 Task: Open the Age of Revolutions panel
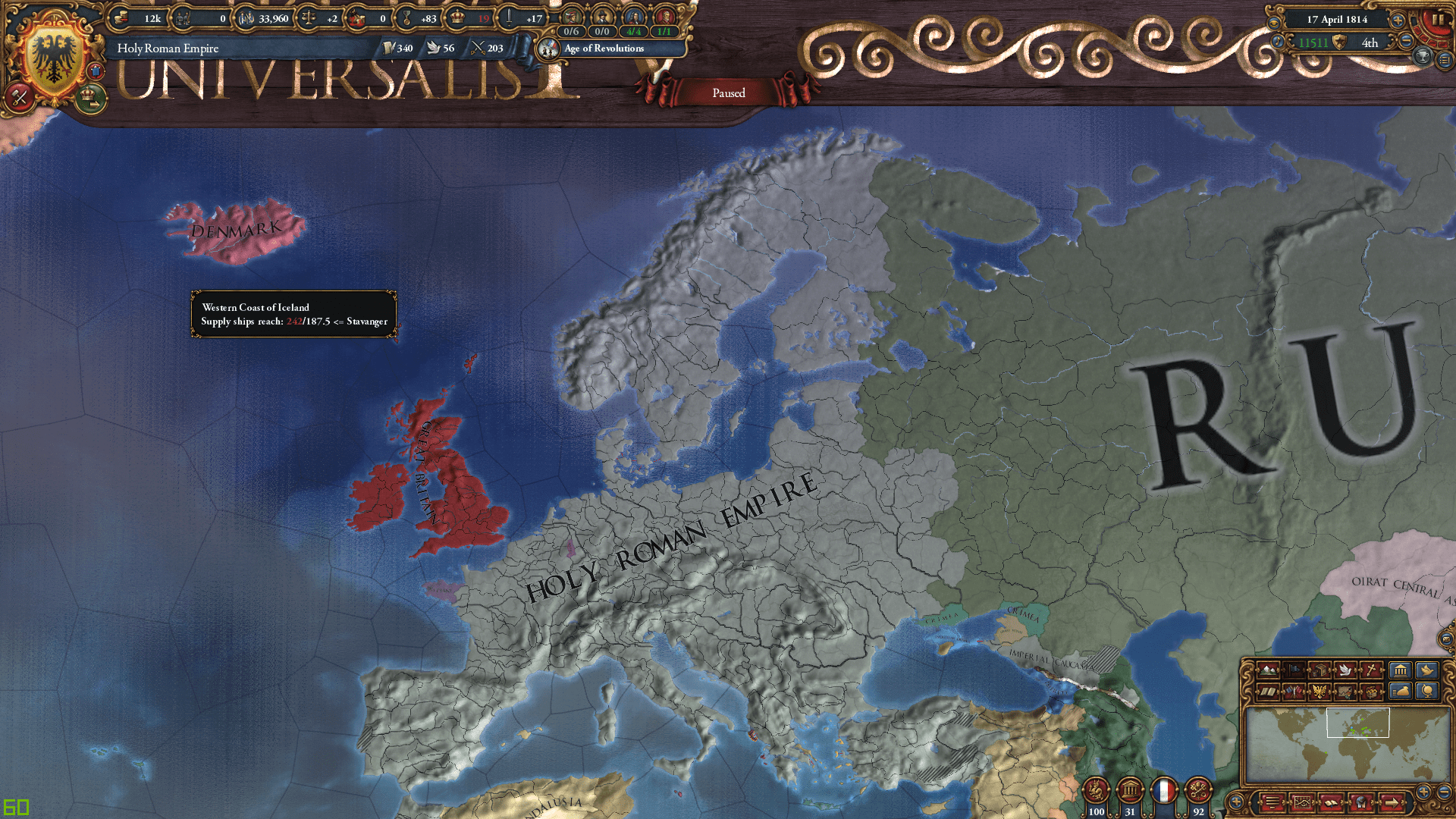[x=603, y=48]
